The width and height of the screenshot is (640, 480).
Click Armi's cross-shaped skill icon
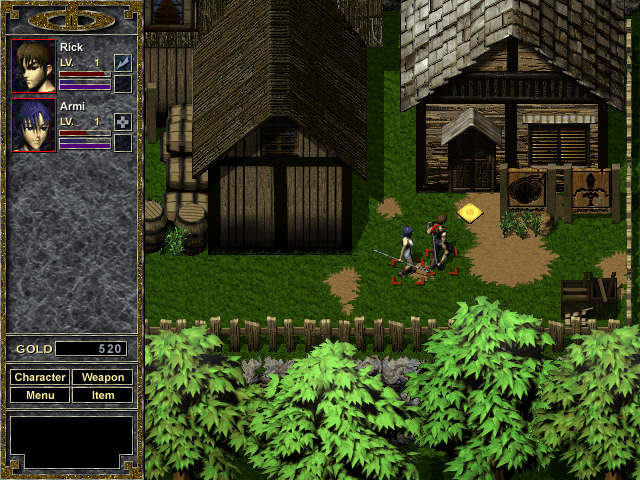pos(123,122)
